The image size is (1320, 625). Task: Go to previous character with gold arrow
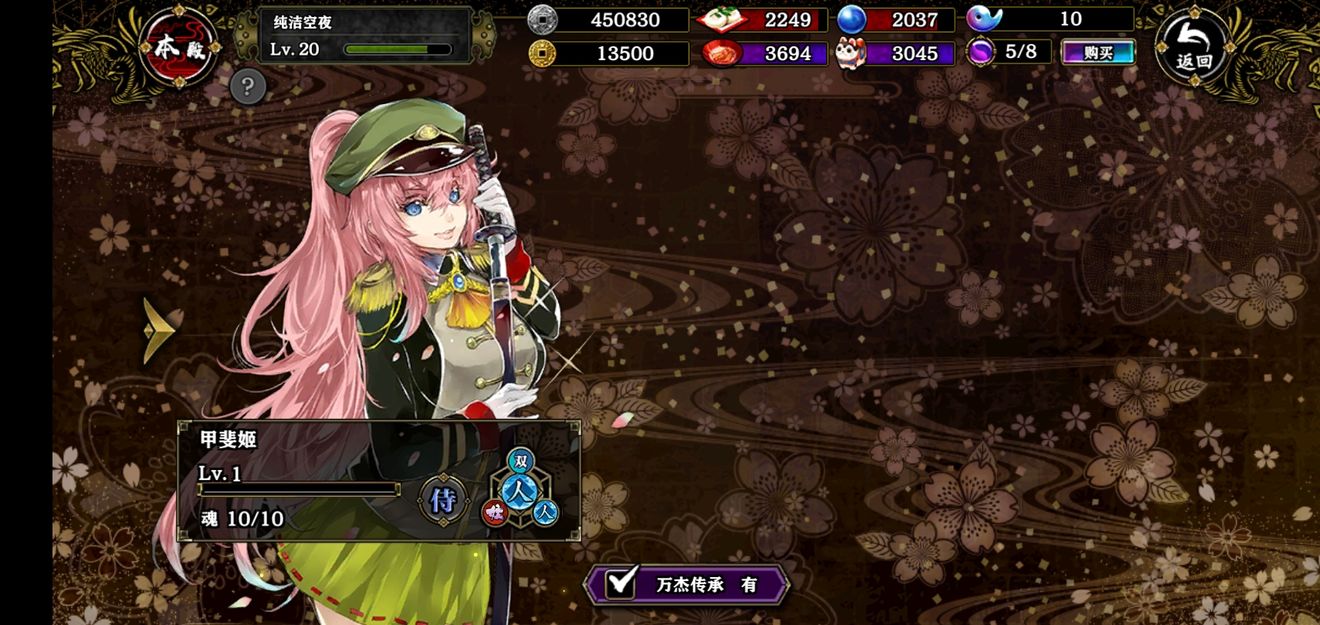tap(158, 330)
